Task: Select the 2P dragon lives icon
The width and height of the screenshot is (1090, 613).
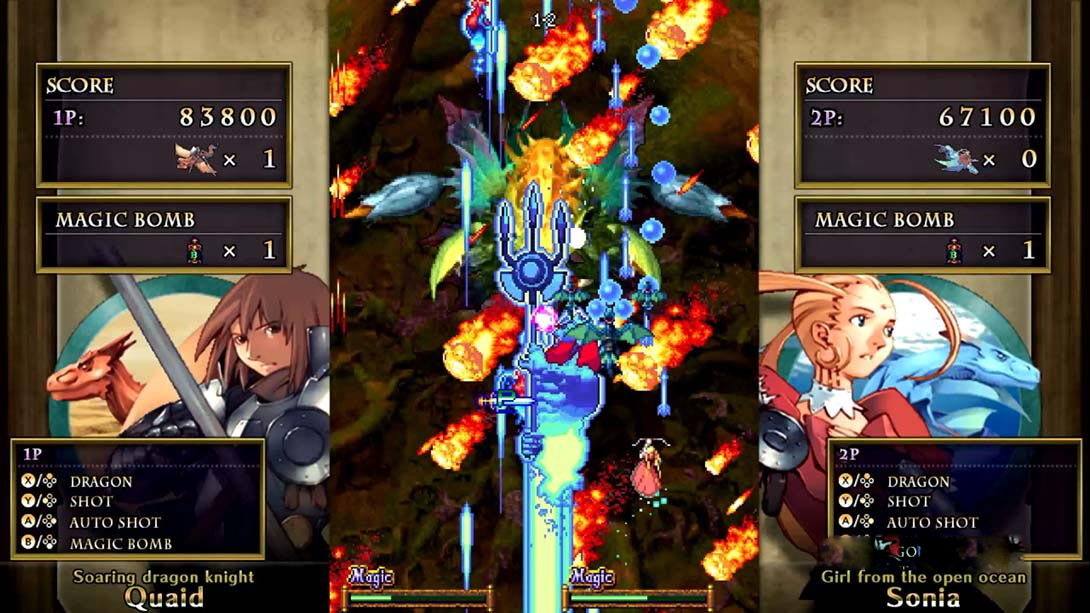Action: [x=954, y=158]
